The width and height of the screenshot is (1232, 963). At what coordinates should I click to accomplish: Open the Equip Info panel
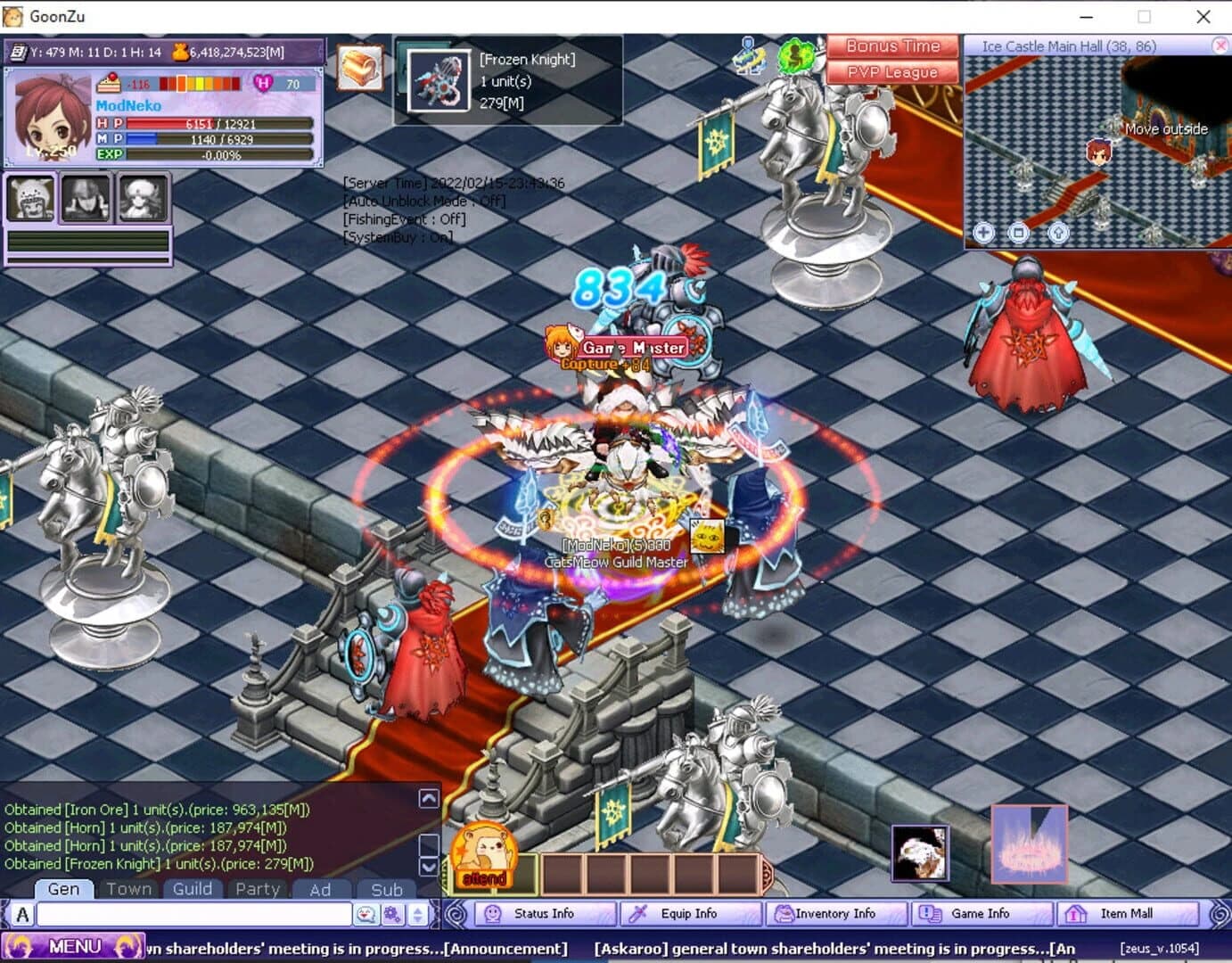pos(690,913)
